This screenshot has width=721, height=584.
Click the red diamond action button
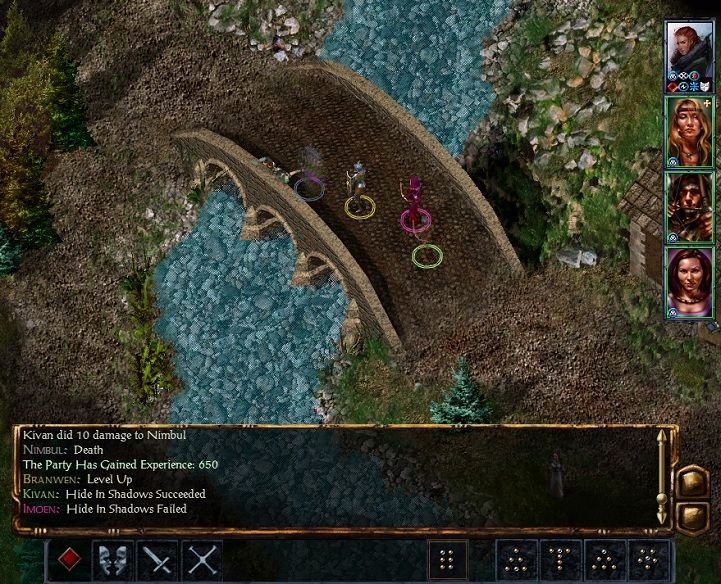68,560
